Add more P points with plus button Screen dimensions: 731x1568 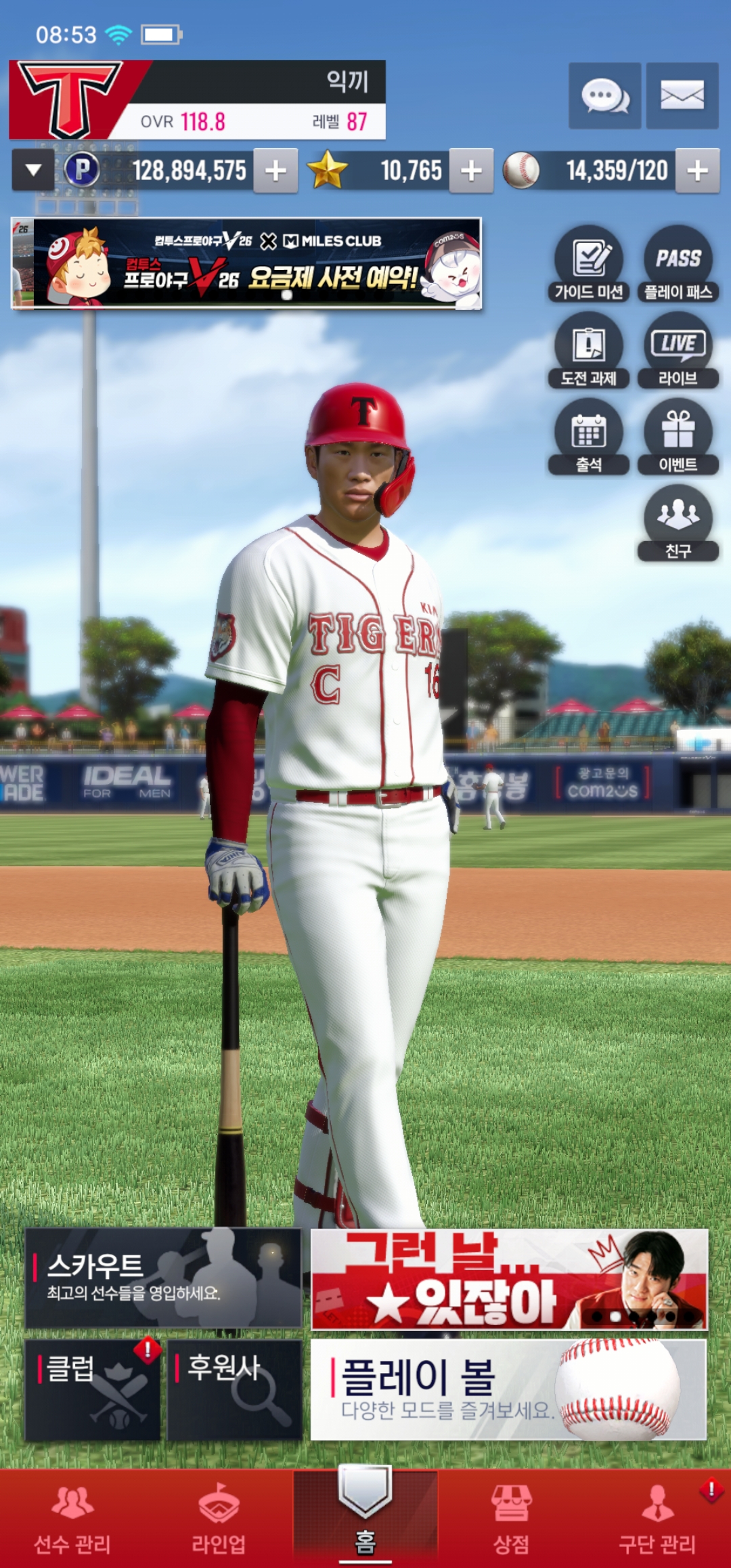point(275,171)
